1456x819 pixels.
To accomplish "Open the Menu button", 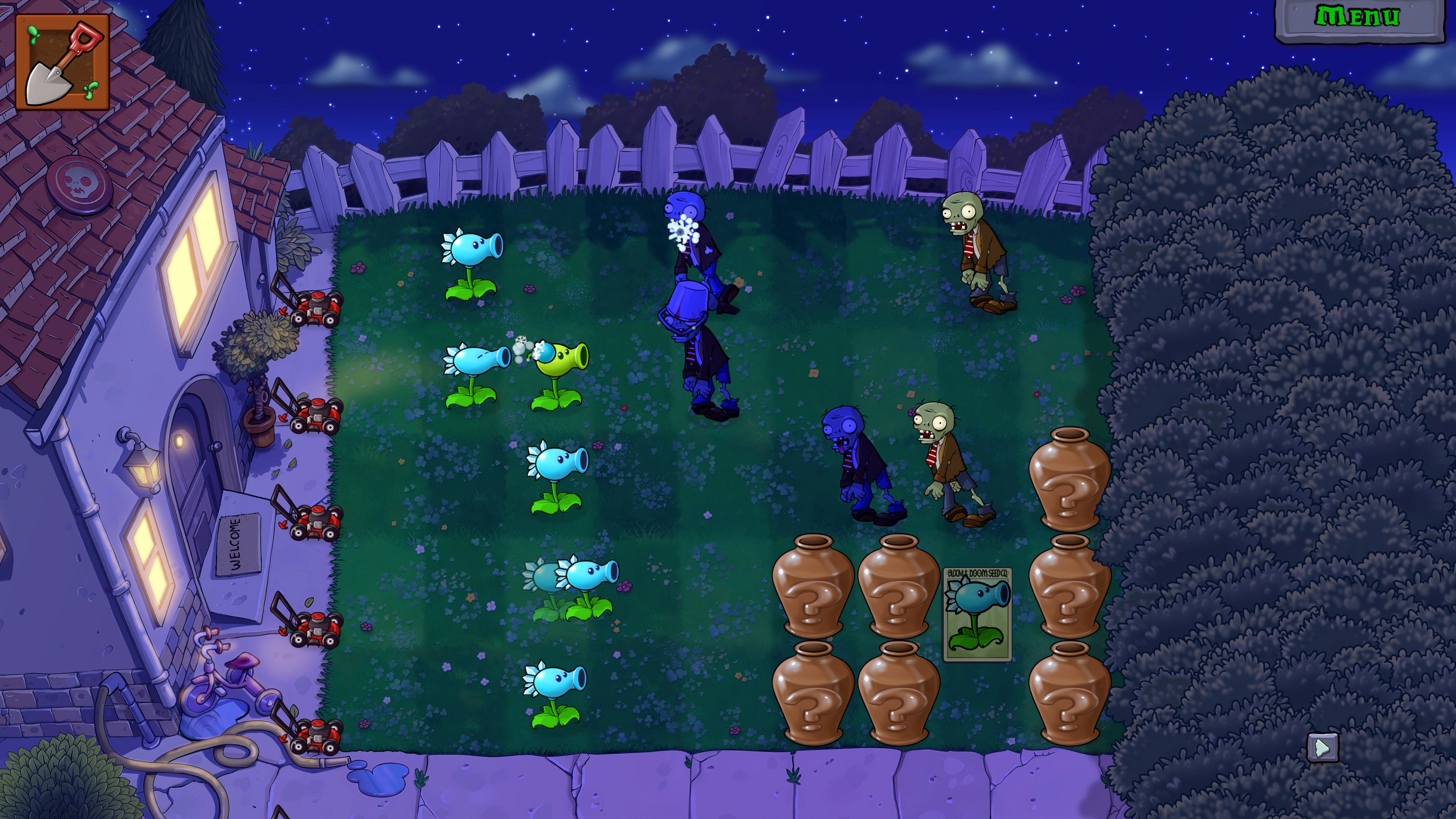I will 1358,17.
